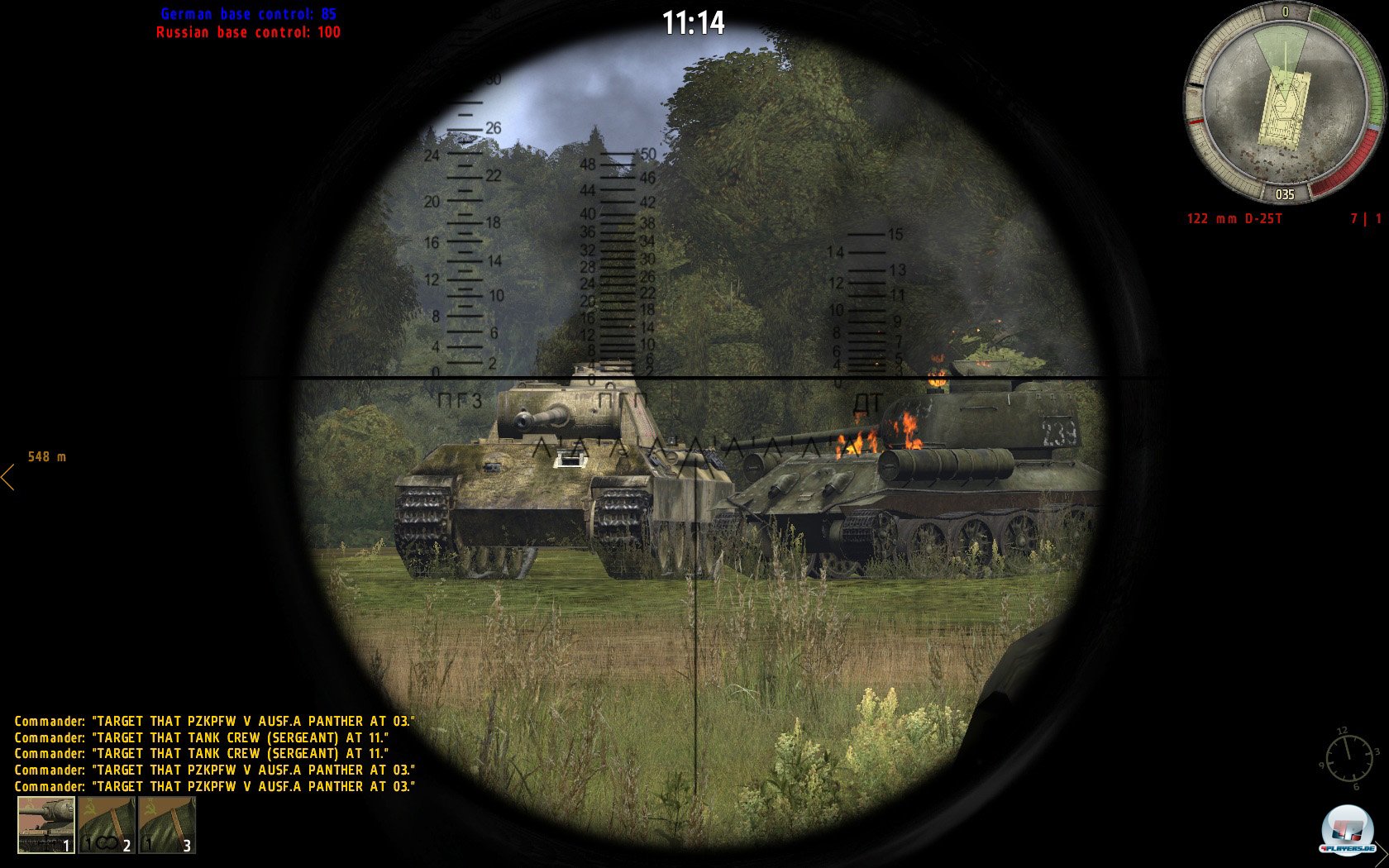Click the yellow arrow marker on the left edge
Image resolution: width=1389 pixels, height=868 pixels.
8,478
